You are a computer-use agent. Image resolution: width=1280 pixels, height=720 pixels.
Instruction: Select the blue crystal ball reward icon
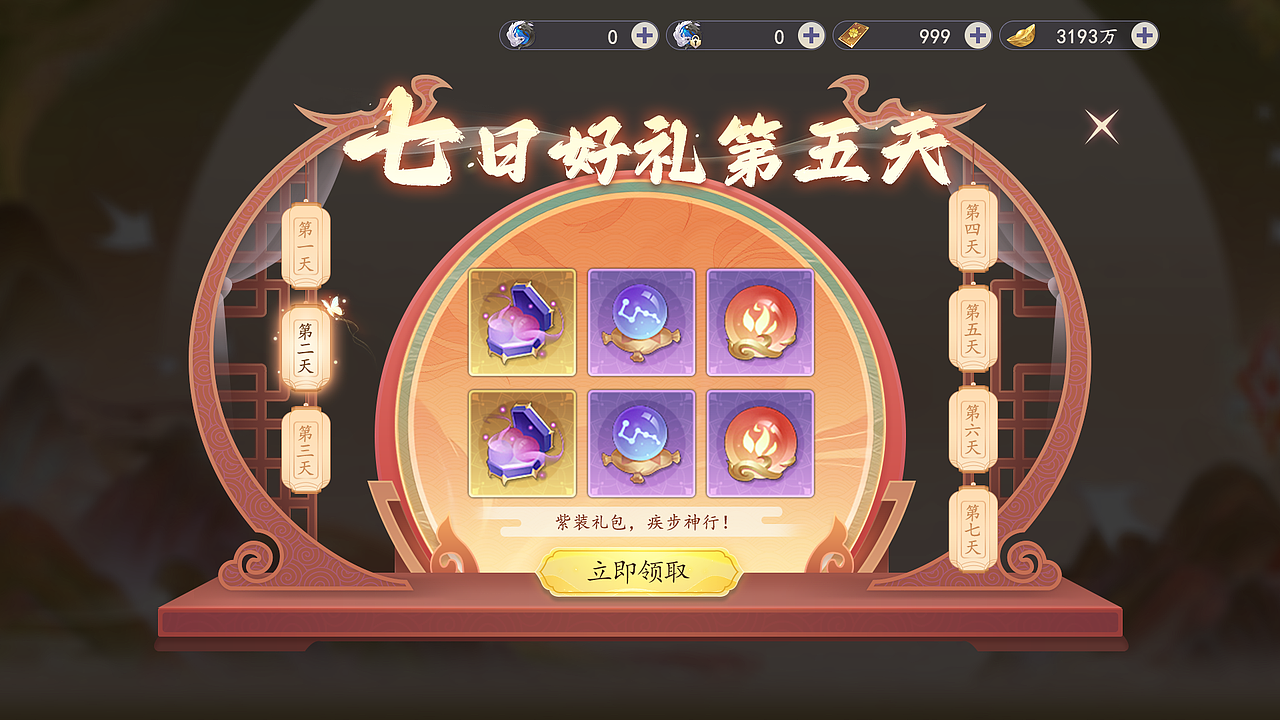click(x=642, y=320)
